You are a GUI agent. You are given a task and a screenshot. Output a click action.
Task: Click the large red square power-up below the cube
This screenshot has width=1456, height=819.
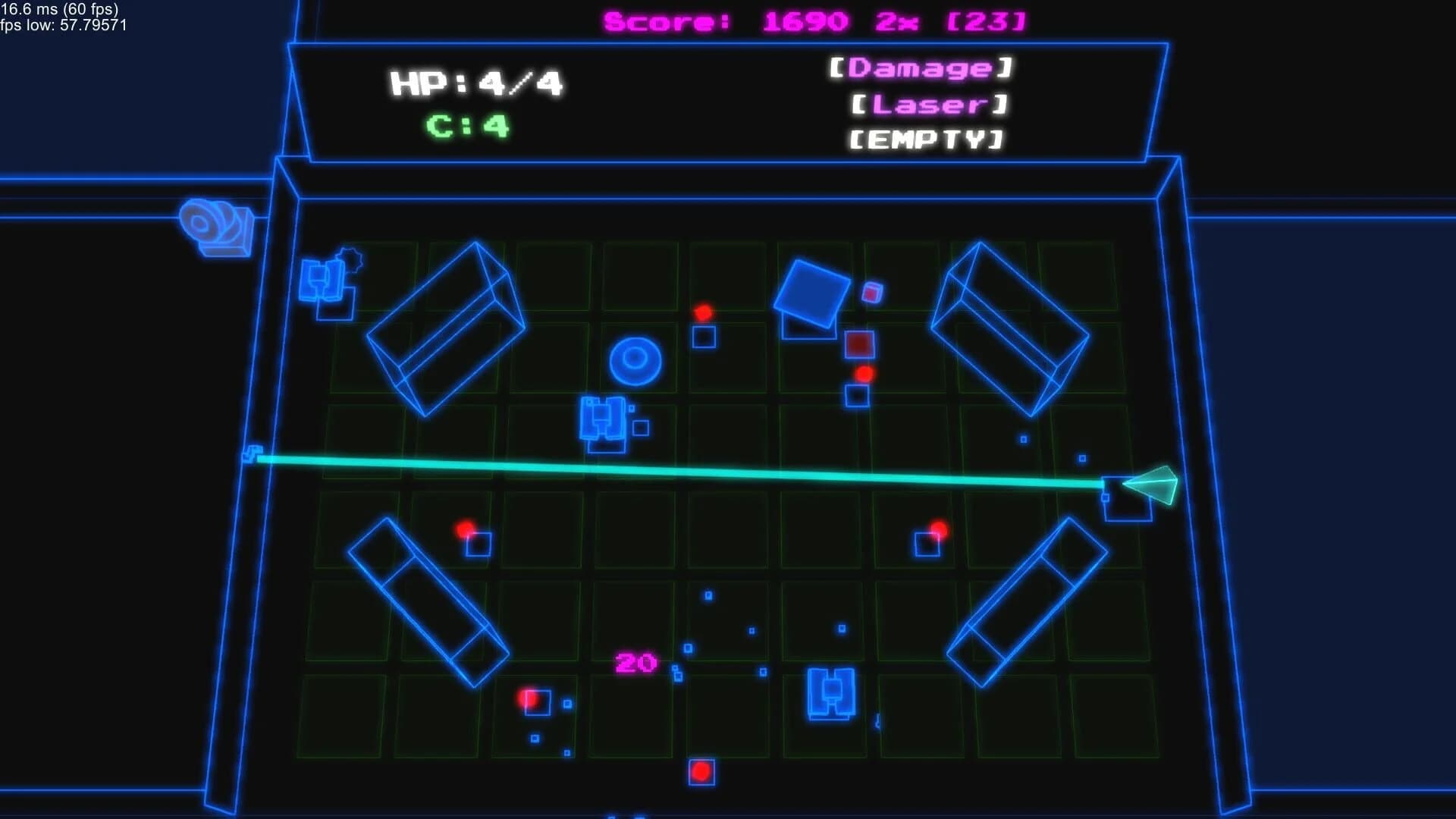coord(857,345)
